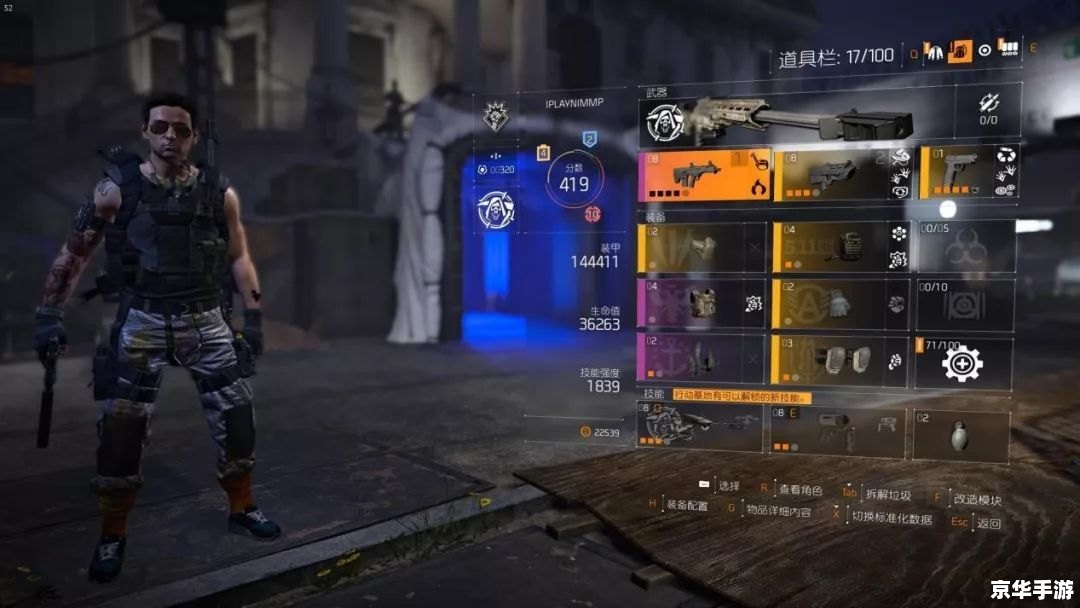Open the biohazard 00/05 inventory slot
This screenshot has width=1080, height=608.
[965, 247]
